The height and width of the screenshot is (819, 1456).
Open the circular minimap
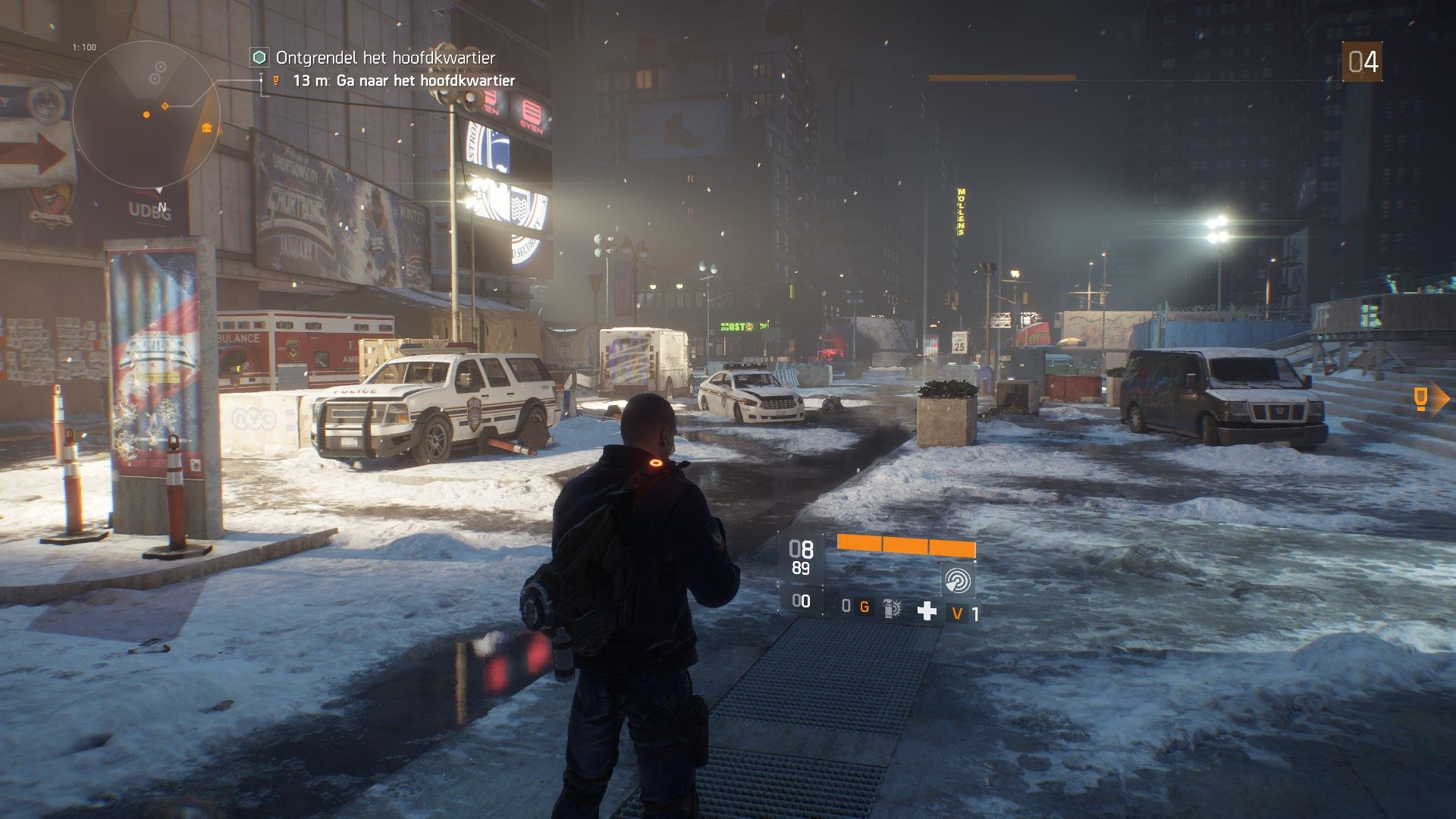point(146,115)
